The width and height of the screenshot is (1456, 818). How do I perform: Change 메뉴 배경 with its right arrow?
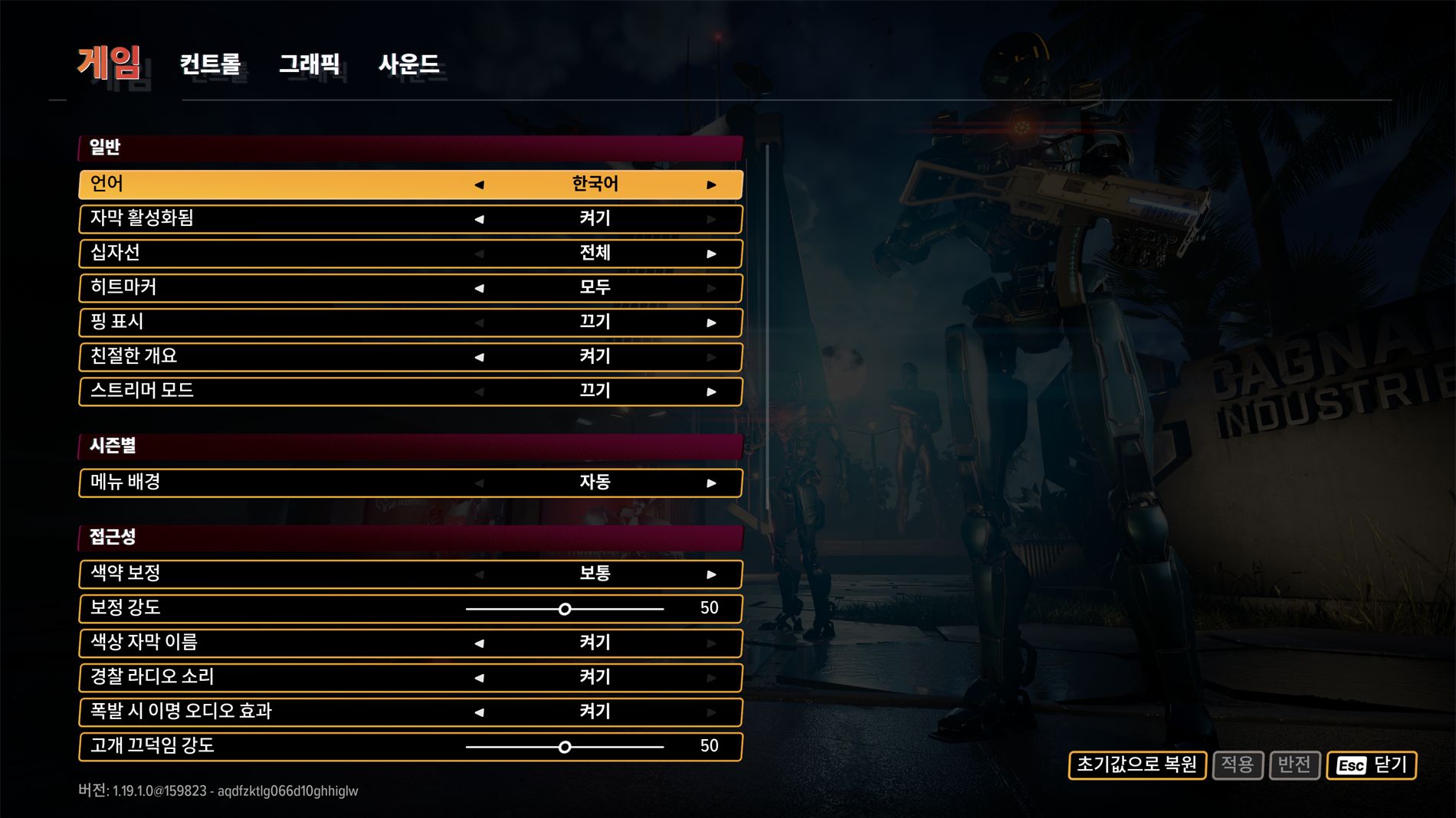point(711,483)
